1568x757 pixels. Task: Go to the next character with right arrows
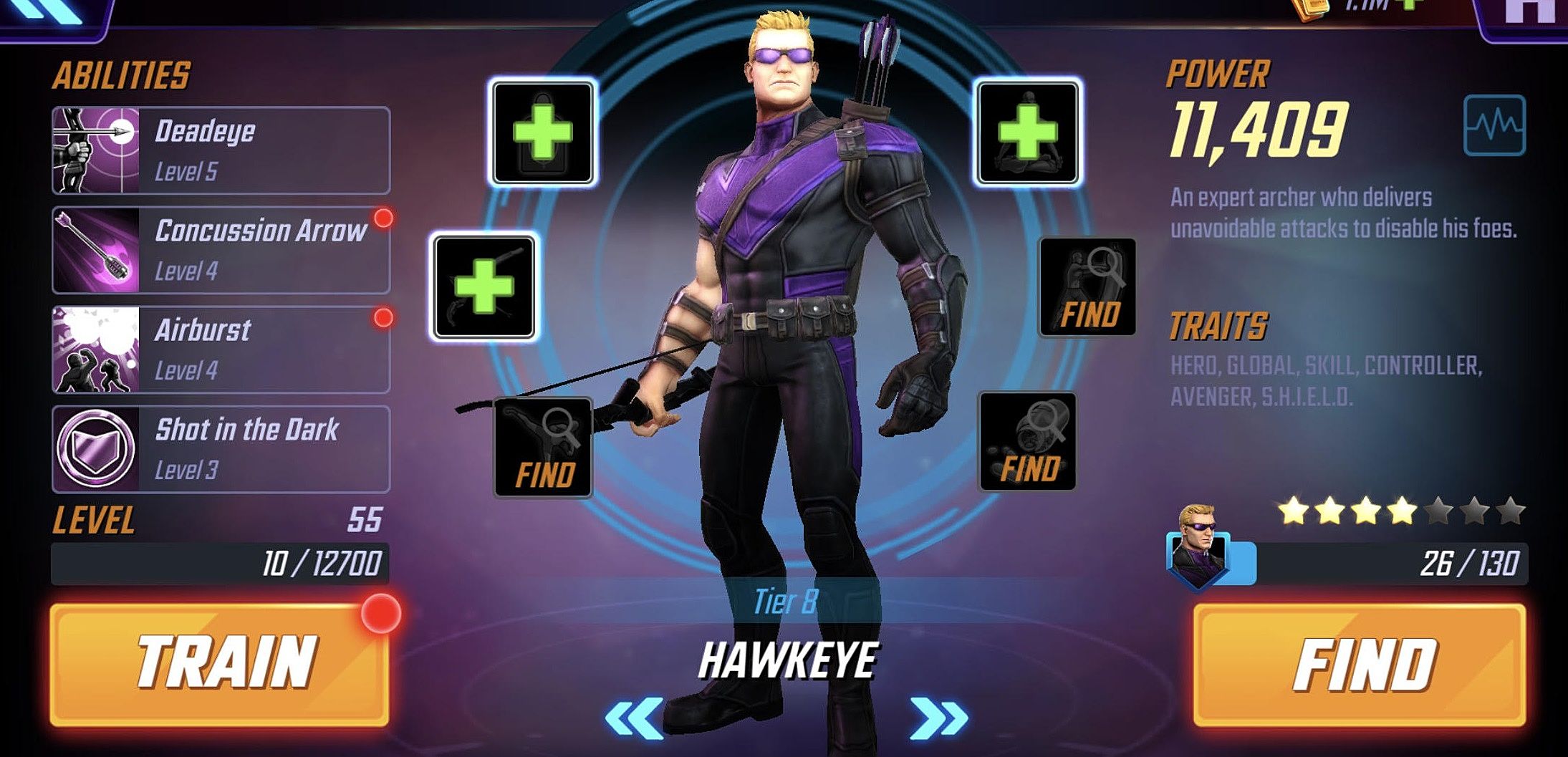[938, 718]
